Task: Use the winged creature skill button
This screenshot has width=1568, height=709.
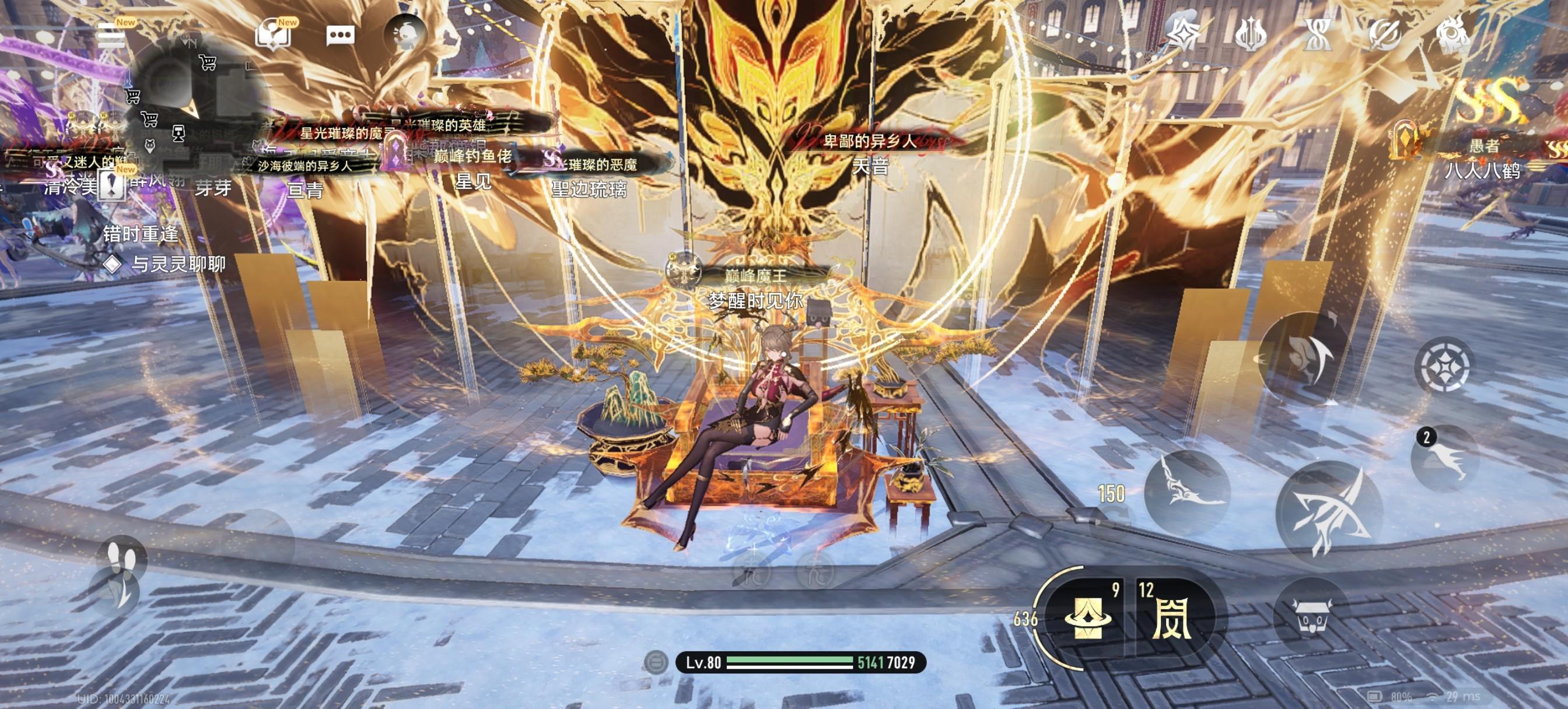Action: (x=1186, y=494)
